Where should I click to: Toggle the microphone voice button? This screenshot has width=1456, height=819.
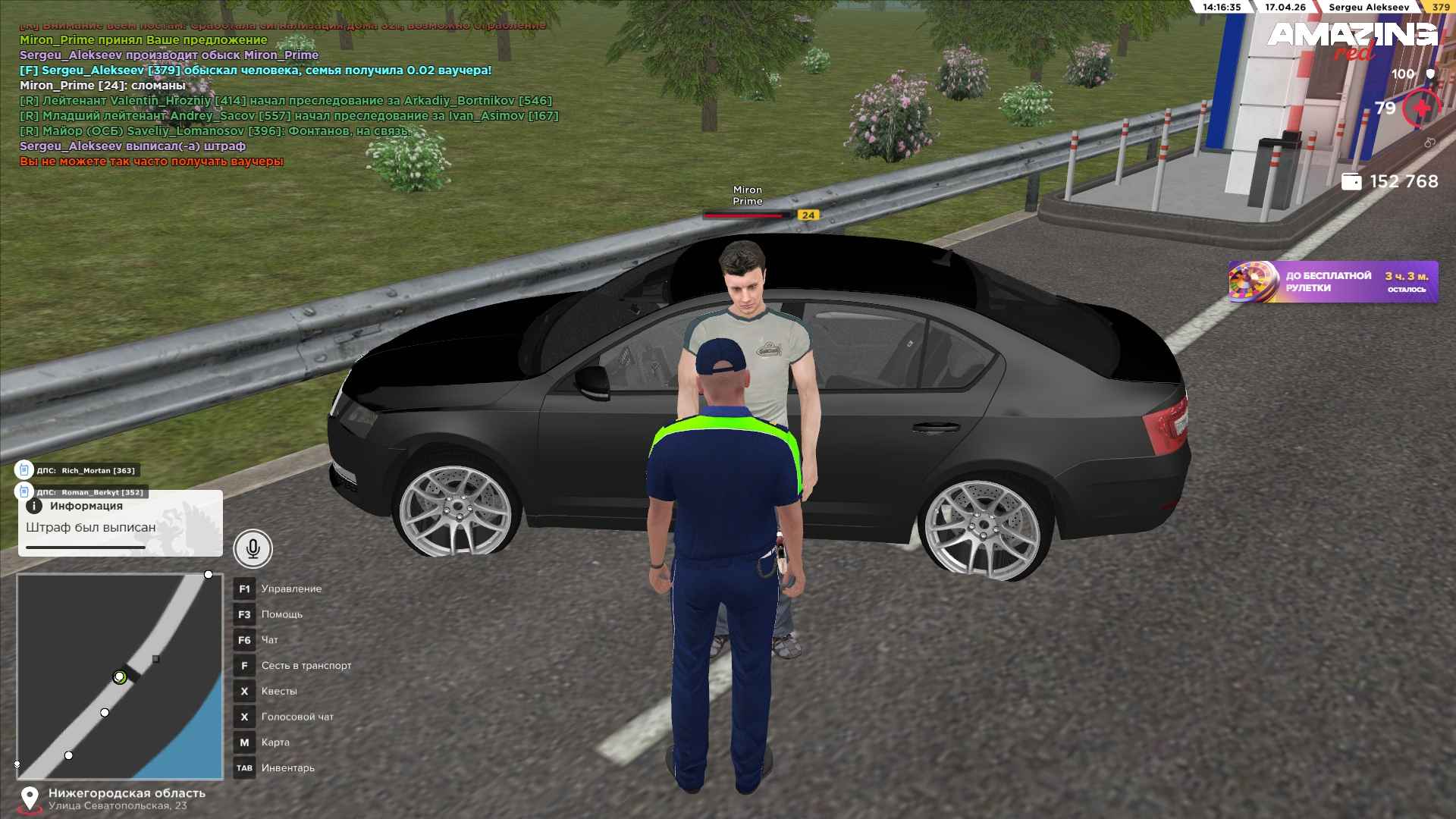pos(253,548)
